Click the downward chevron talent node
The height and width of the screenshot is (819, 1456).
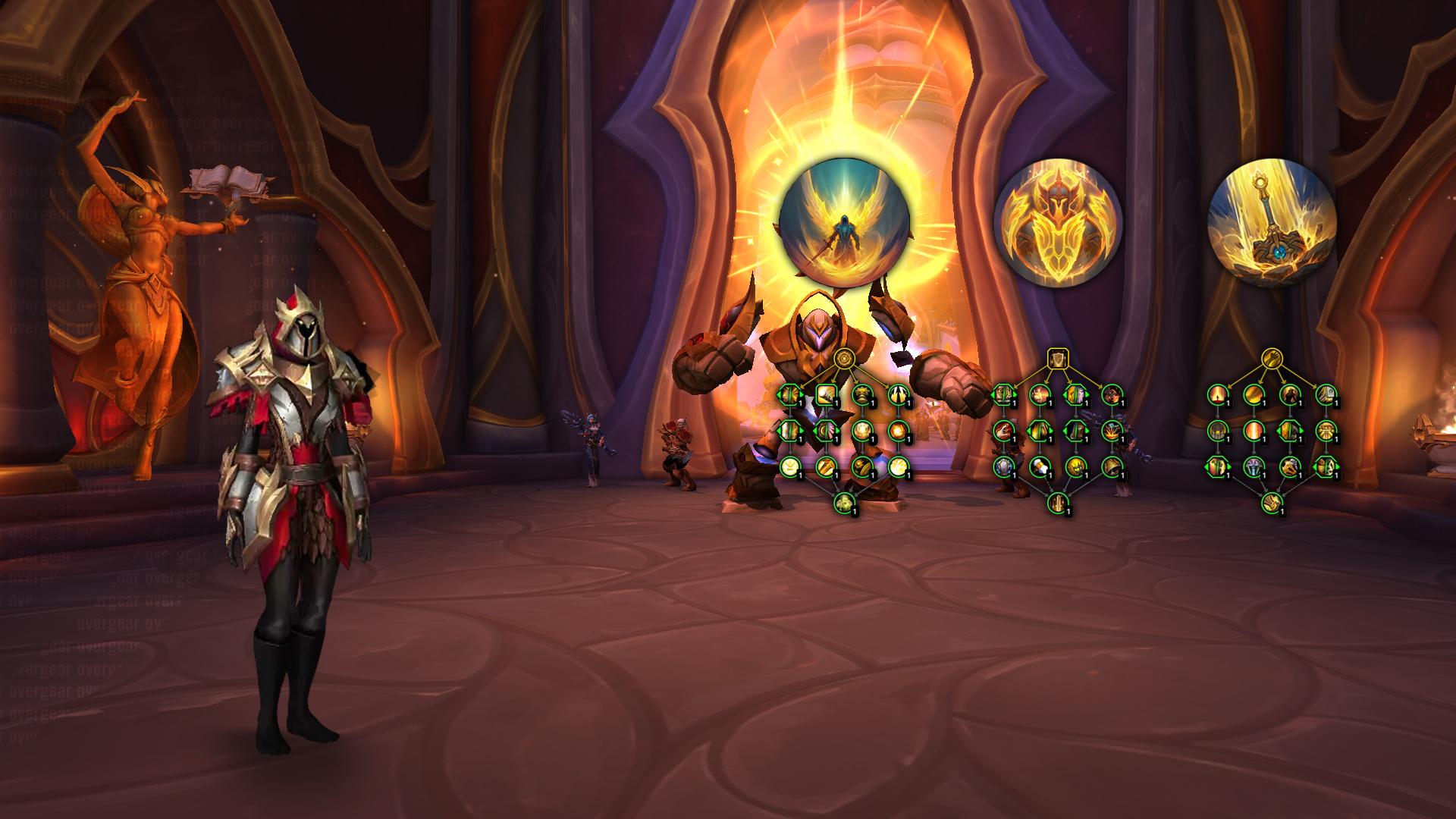[x=790, y=466]
